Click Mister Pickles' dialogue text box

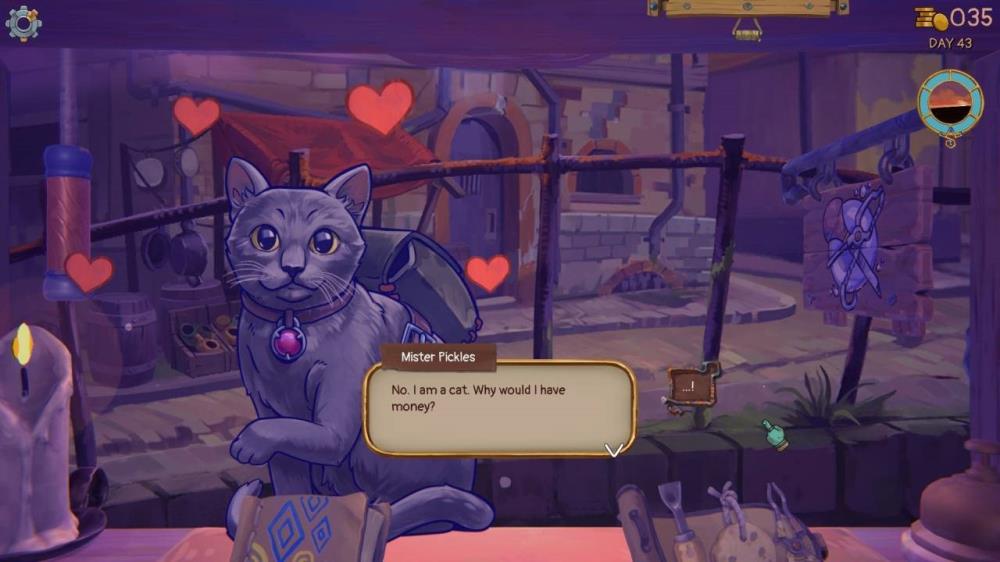point(498,407)
